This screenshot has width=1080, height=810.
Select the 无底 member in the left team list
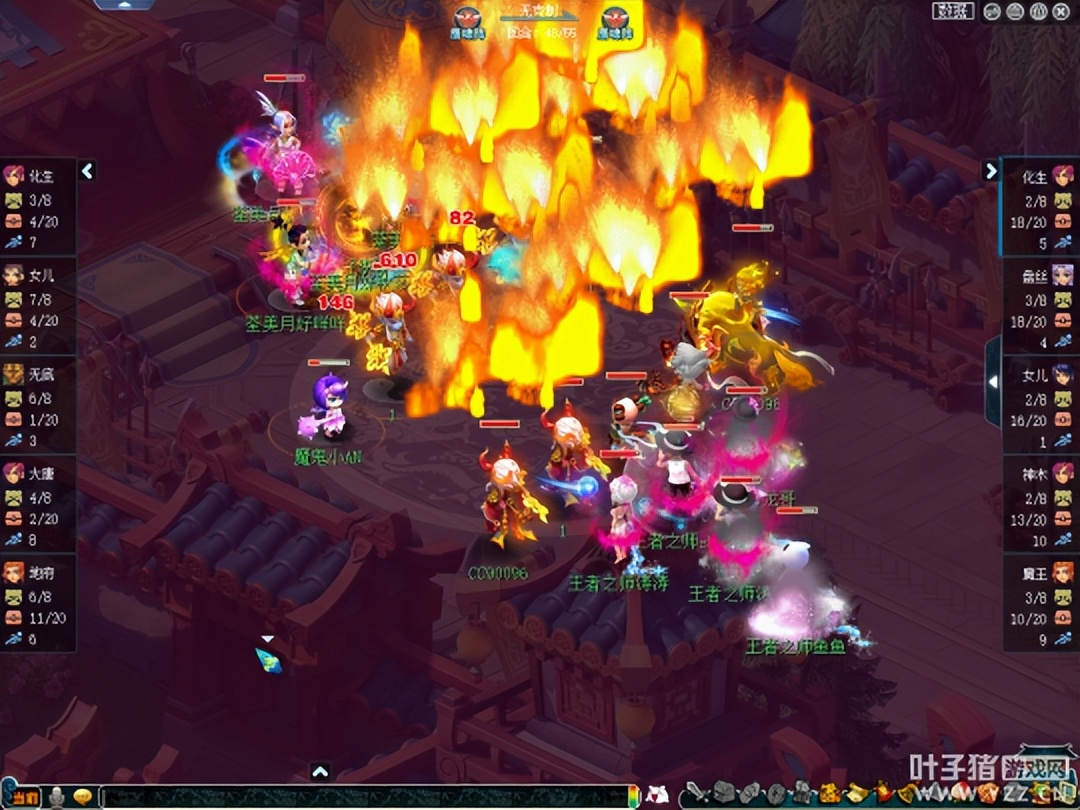(x=38, y=403)
